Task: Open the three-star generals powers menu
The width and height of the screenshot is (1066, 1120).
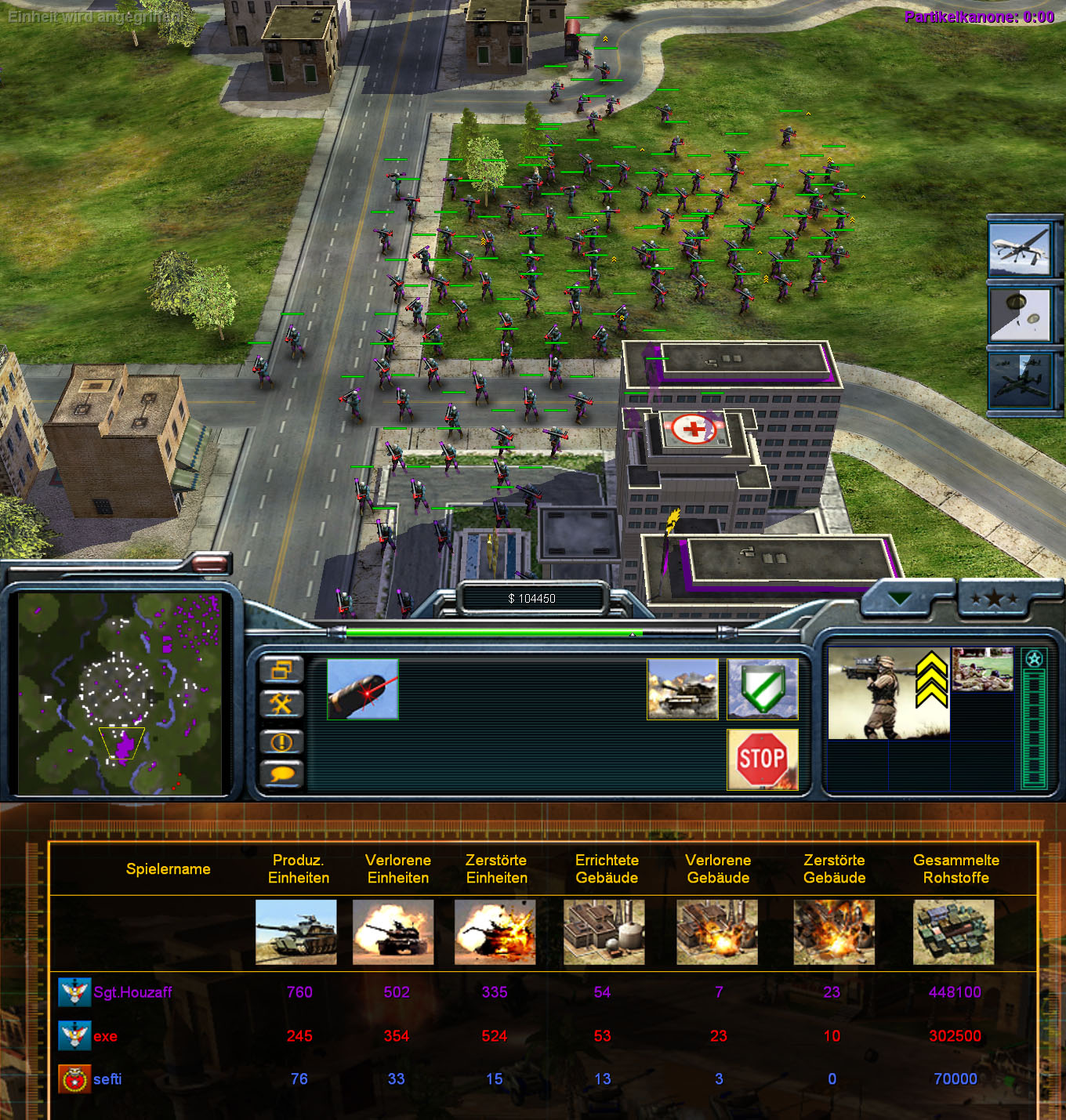Action: click(x=994, y=600)
